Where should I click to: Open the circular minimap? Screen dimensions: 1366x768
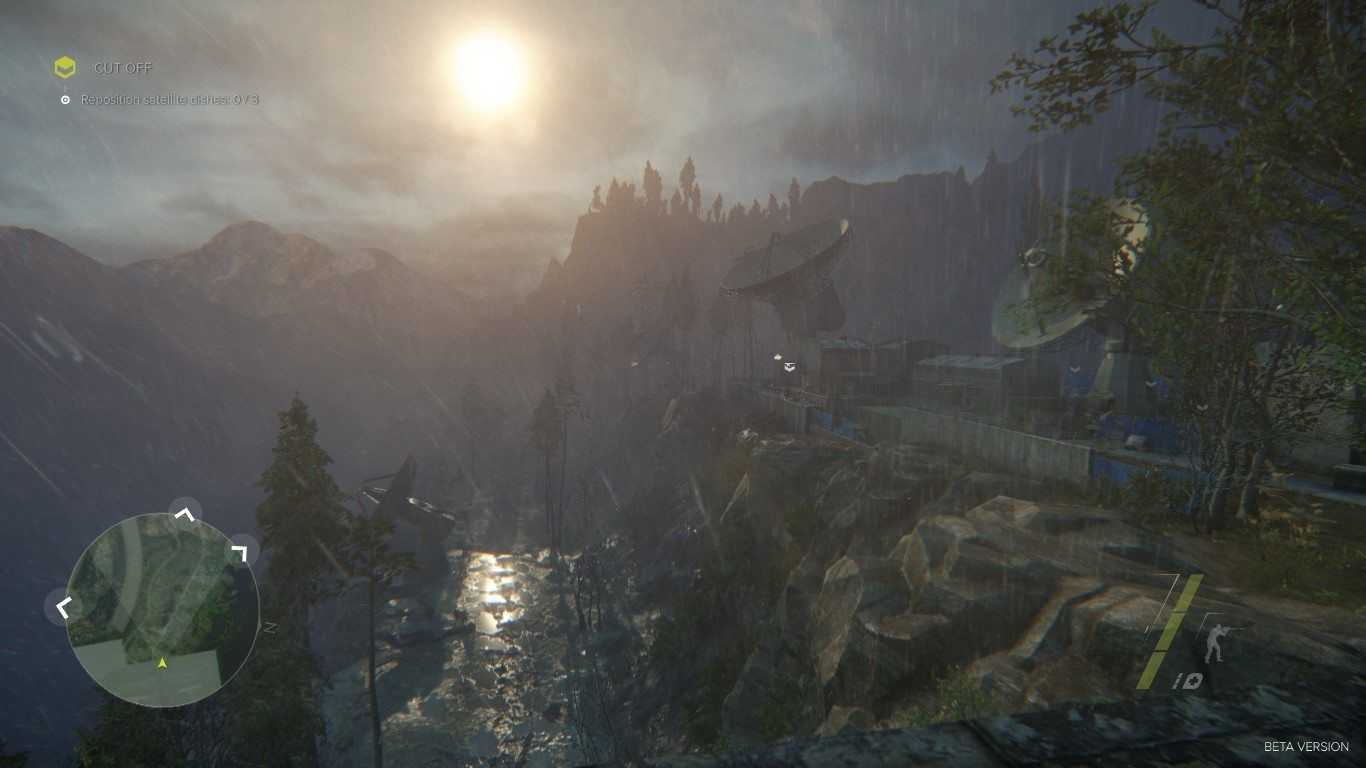tap(162, 609)
